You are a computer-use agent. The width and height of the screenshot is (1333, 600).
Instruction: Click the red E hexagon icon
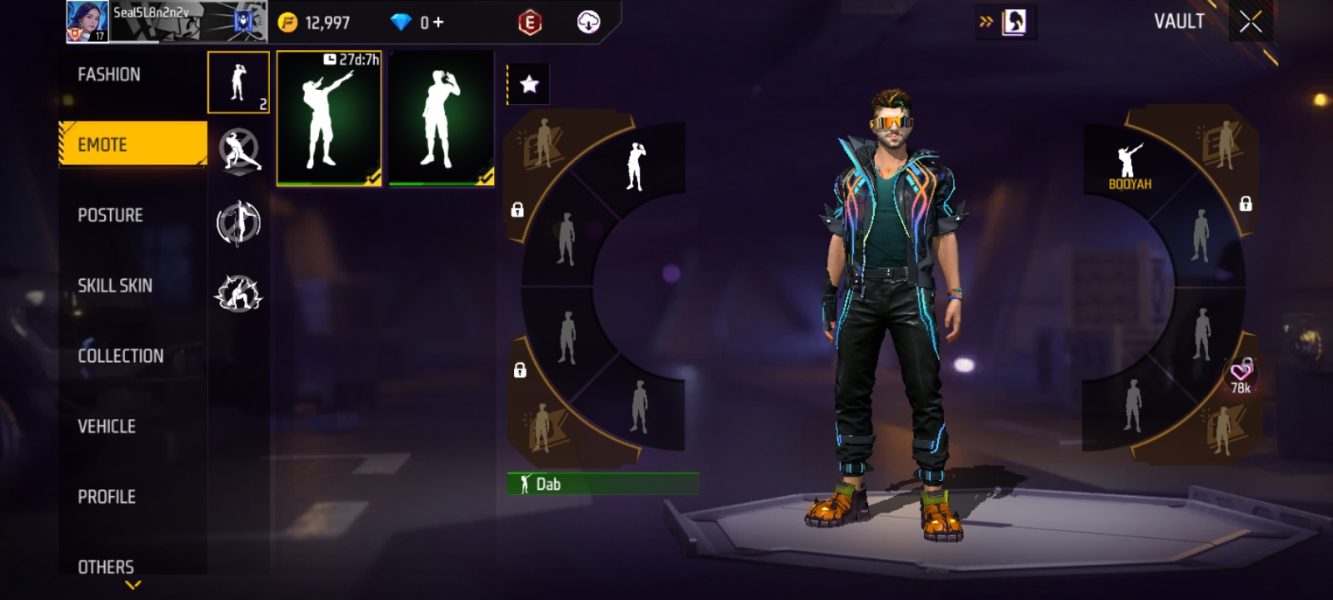pyautogui.click(x=530, y=22)
